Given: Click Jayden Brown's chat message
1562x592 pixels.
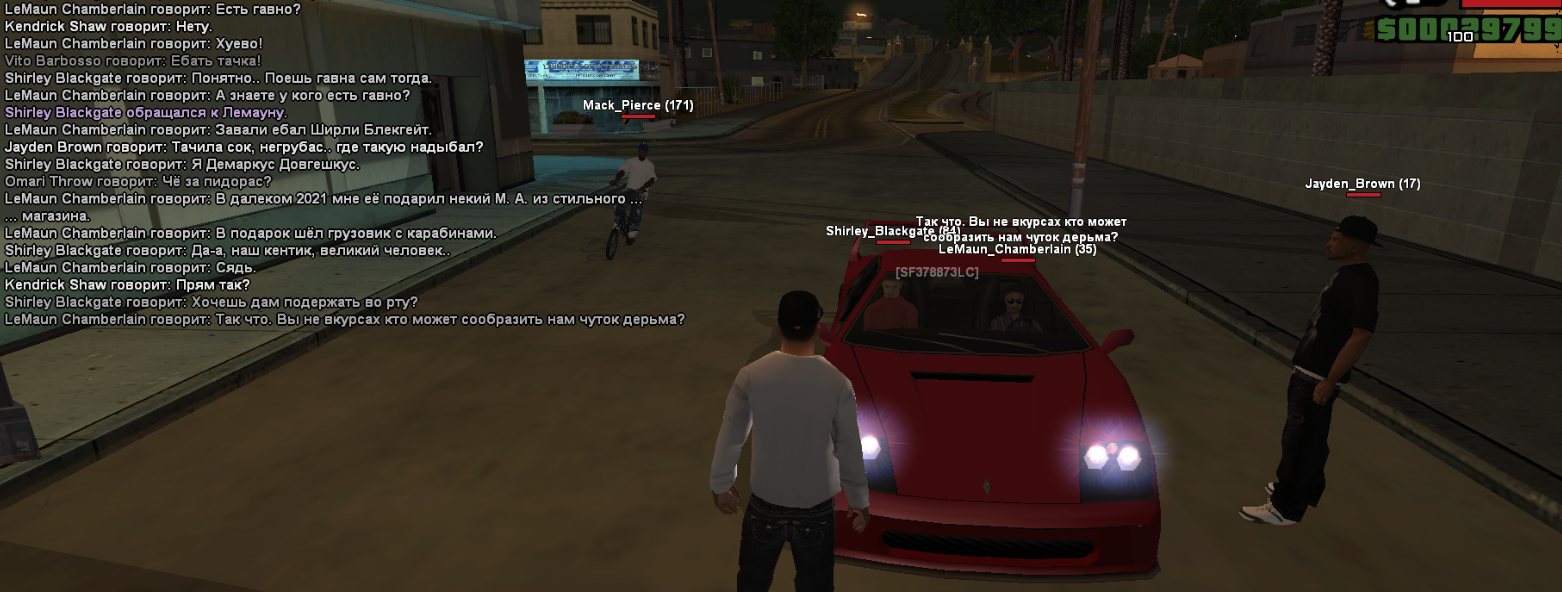Looking at the screenshot, I should tap(243, 147).
